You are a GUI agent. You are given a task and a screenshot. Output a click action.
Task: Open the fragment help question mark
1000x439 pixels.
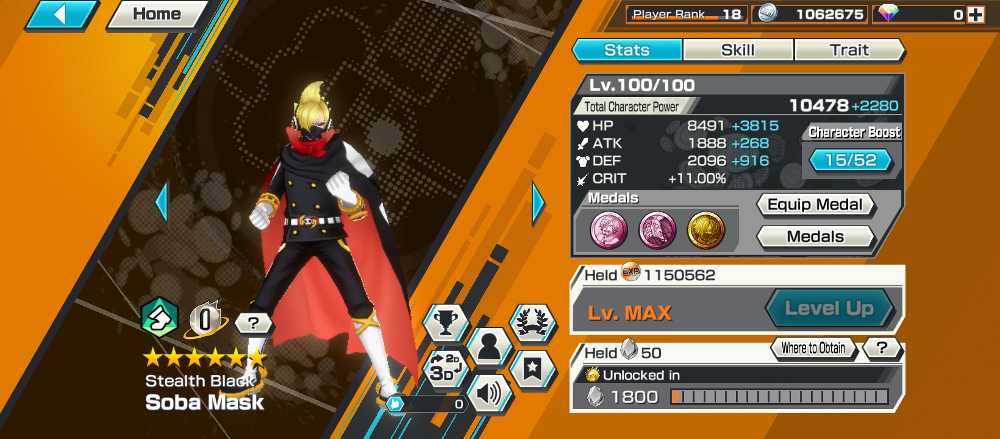tap(881, 349)
